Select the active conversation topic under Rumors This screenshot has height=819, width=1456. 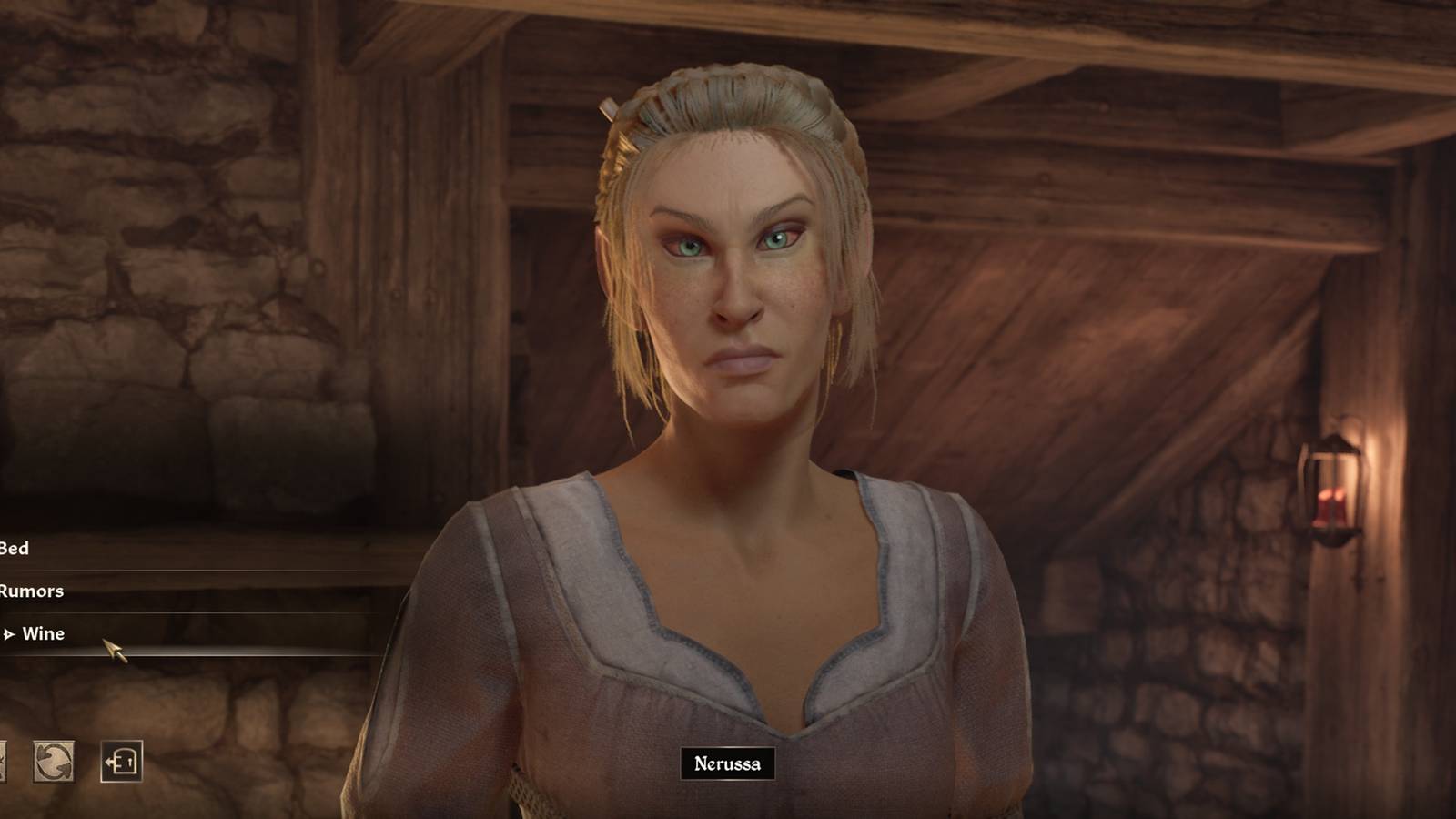pyautogui.click(x=44, y=635)
